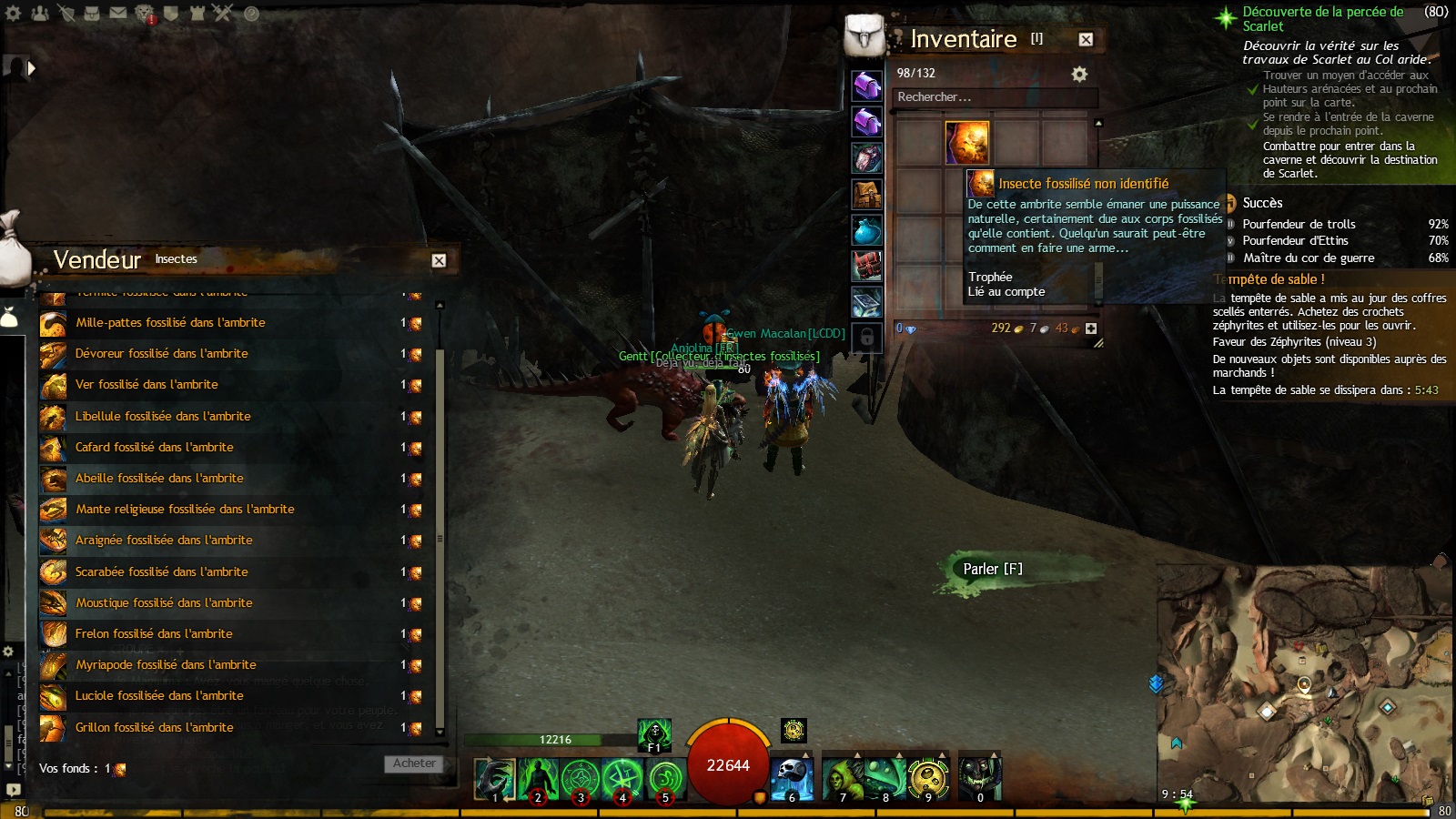Use weapon skill in slot 1
The image size is (1456, 819).
(x=495, y=779)
